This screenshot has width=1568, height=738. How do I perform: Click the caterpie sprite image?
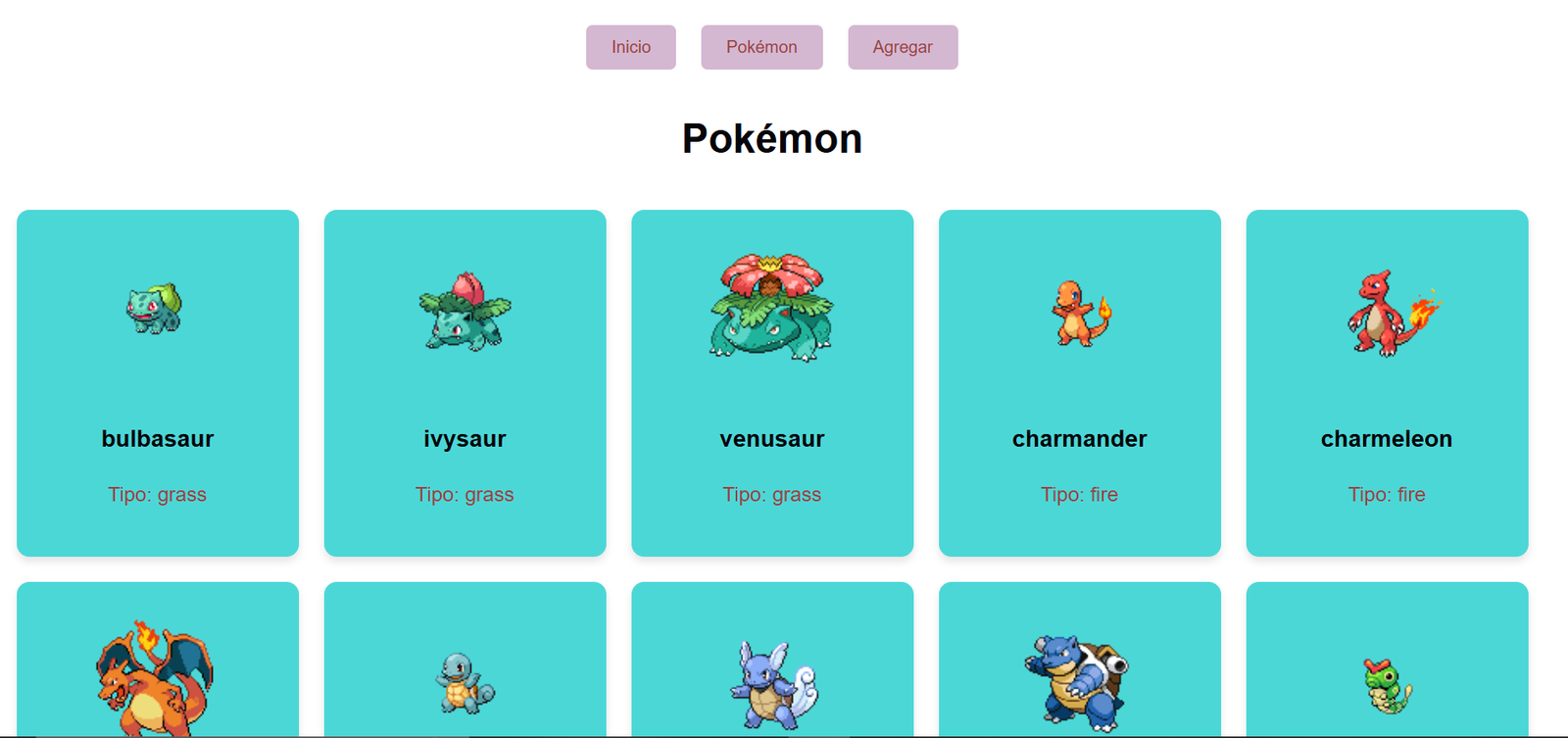point(1386,686)
